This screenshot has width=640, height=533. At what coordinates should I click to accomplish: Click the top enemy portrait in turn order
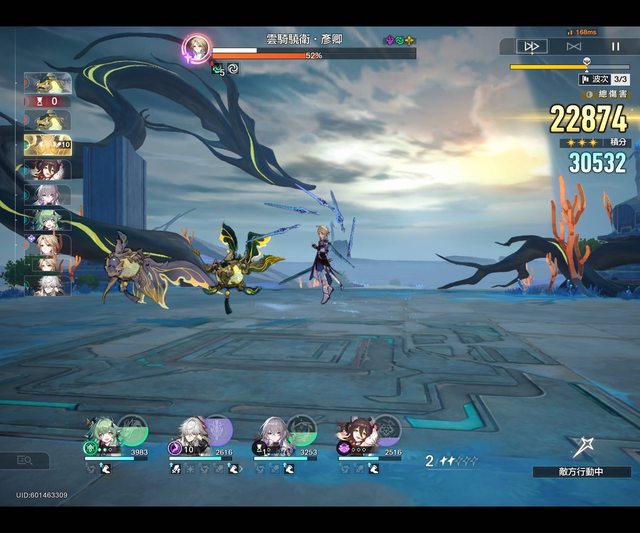click(47, 83)
